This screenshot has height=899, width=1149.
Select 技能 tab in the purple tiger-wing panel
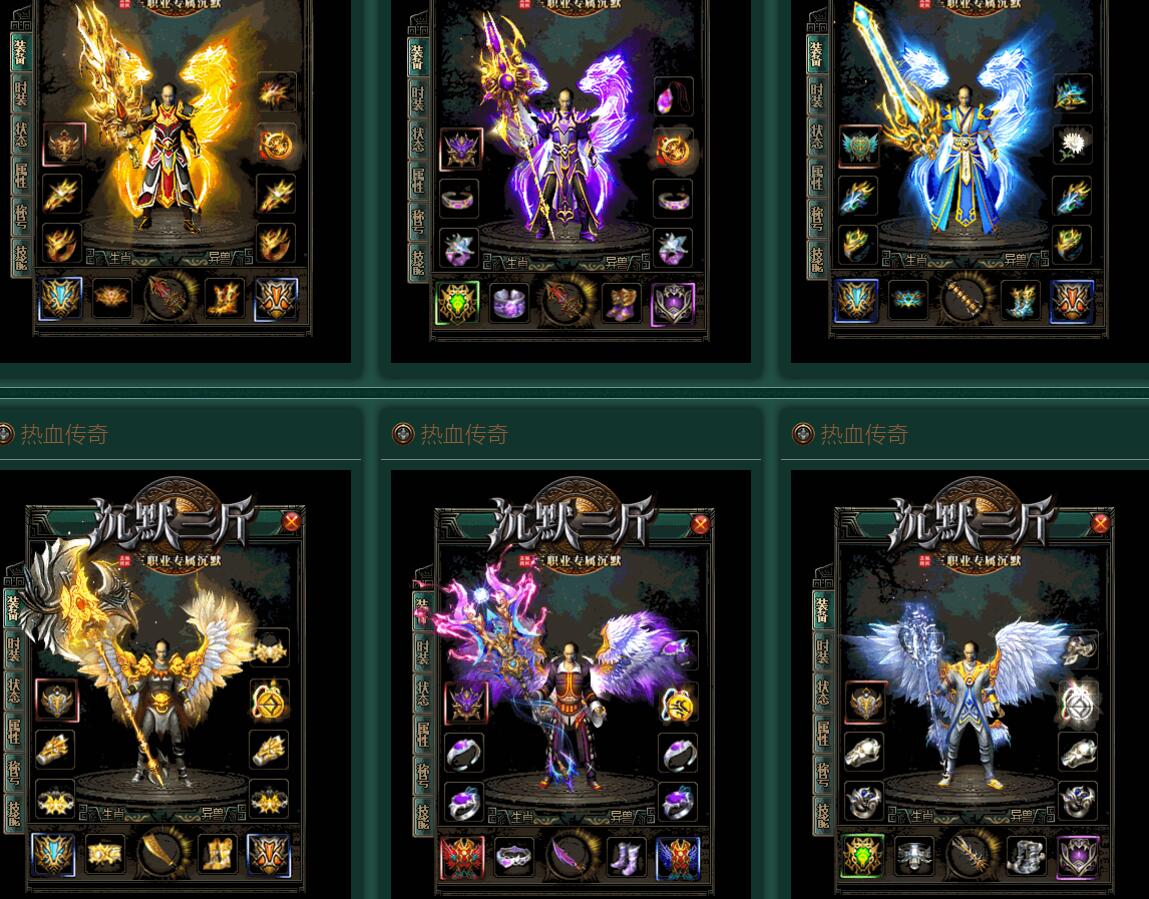point(419,260)
